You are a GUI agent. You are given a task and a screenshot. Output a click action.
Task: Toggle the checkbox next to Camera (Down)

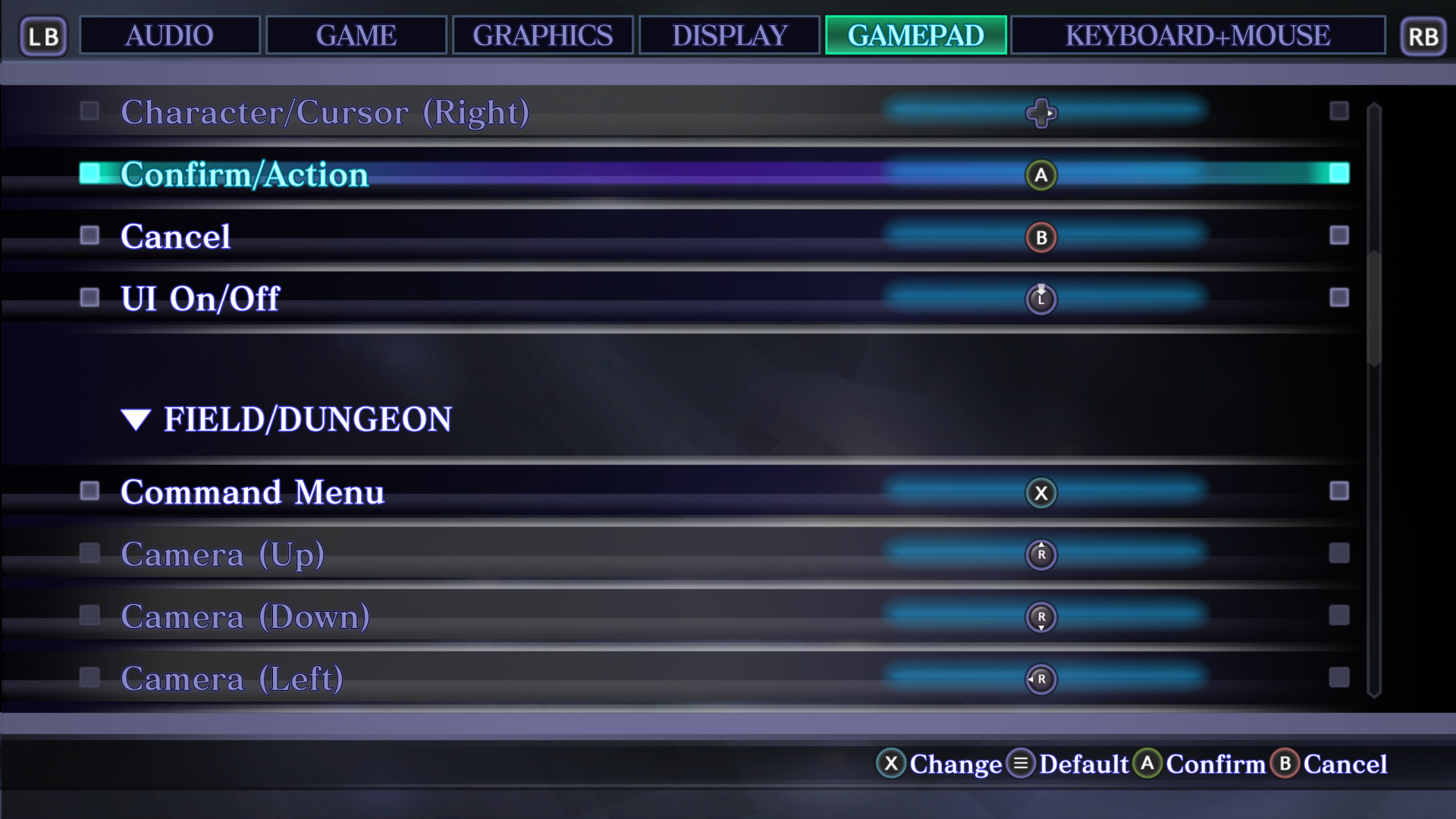91,616
